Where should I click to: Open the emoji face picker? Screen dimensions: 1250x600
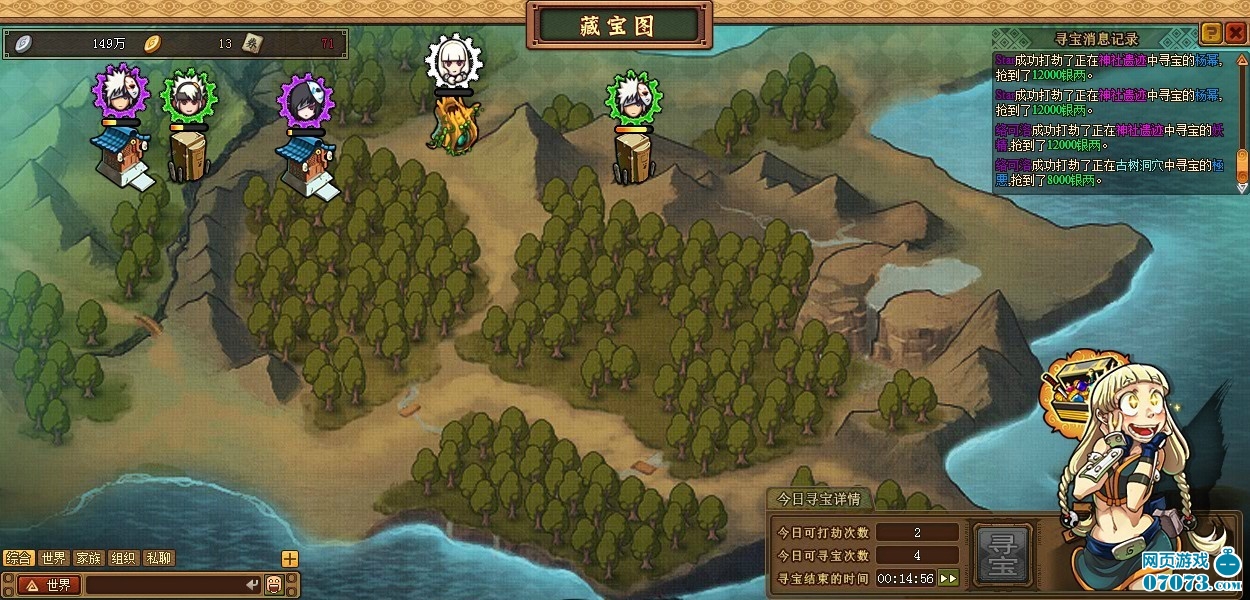[274, 585]
